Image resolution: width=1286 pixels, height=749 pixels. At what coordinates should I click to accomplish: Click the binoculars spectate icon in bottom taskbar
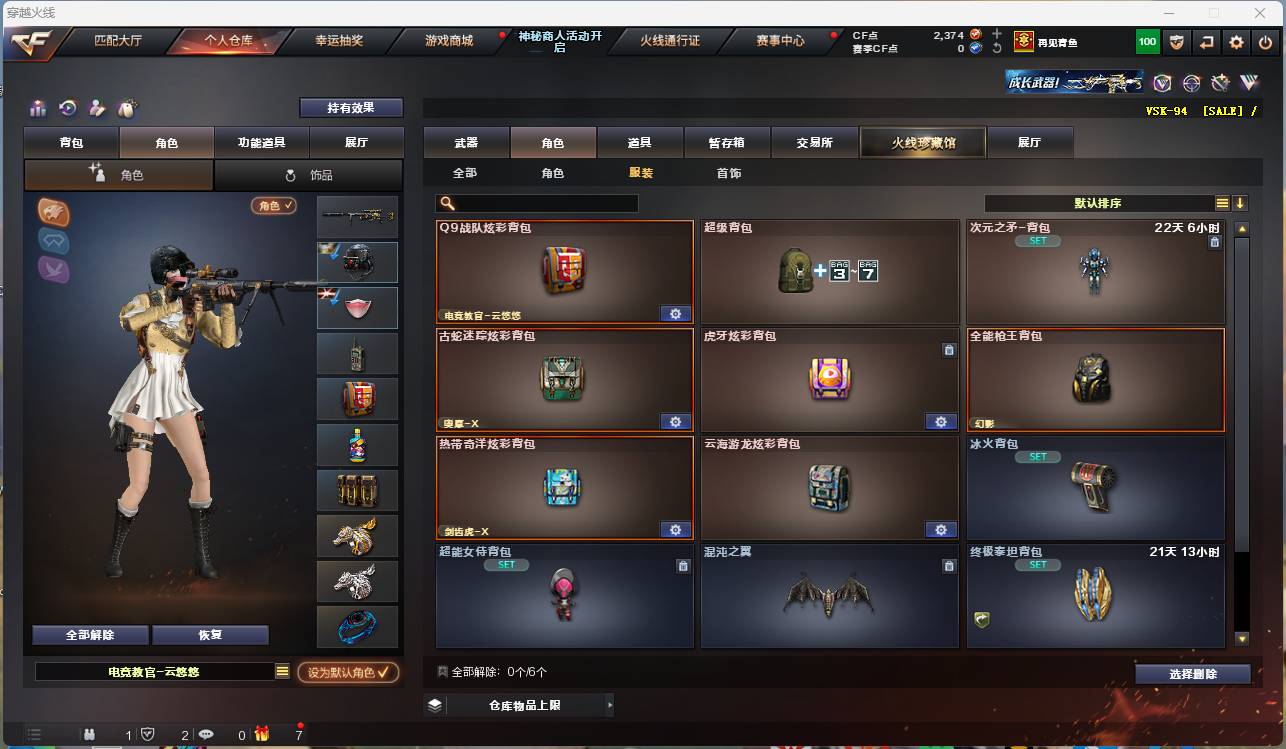pos(90,734)
